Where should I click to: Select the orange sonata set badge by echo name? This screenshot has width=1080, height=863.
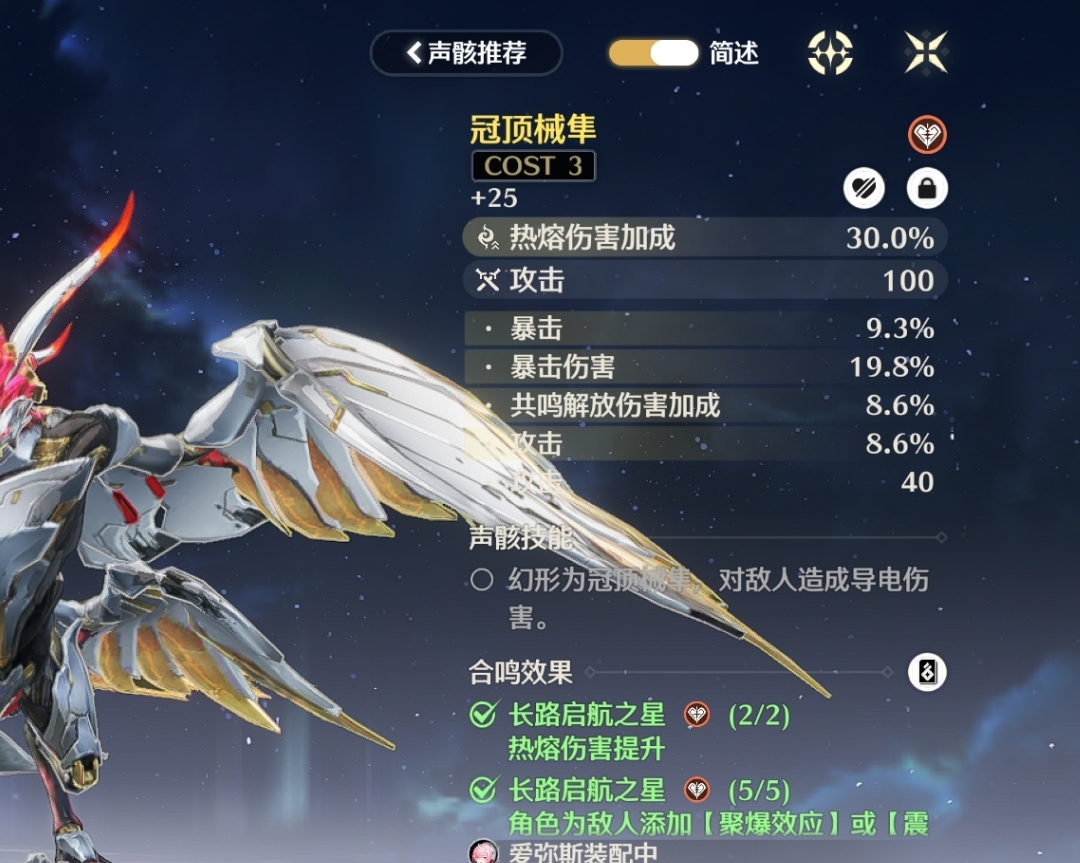coord(927,135)
